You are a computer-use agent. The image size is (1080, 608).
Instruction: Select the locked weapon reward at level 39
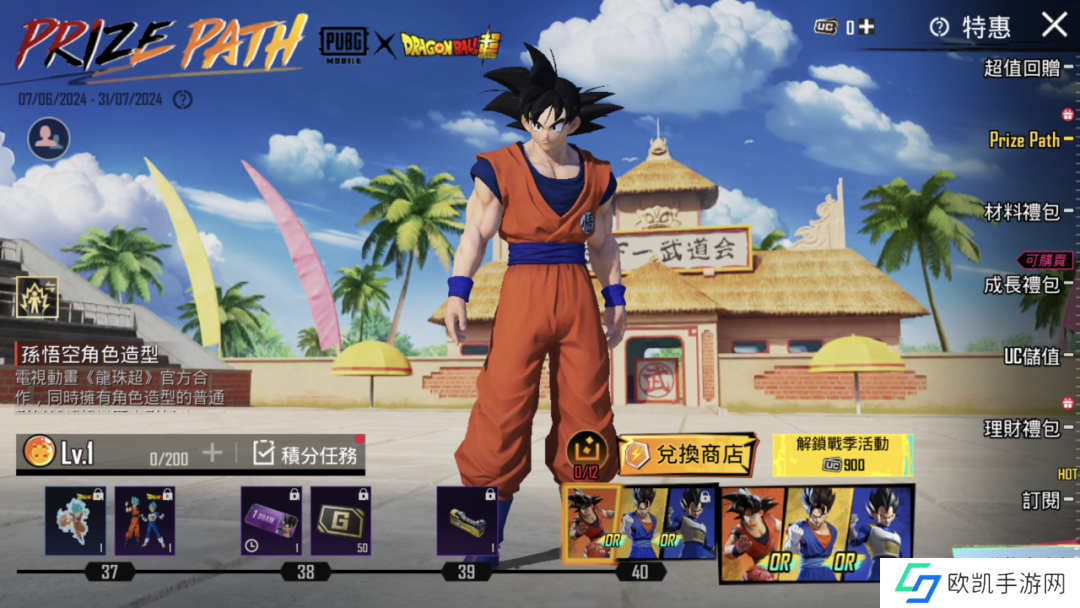pos(467,521)
